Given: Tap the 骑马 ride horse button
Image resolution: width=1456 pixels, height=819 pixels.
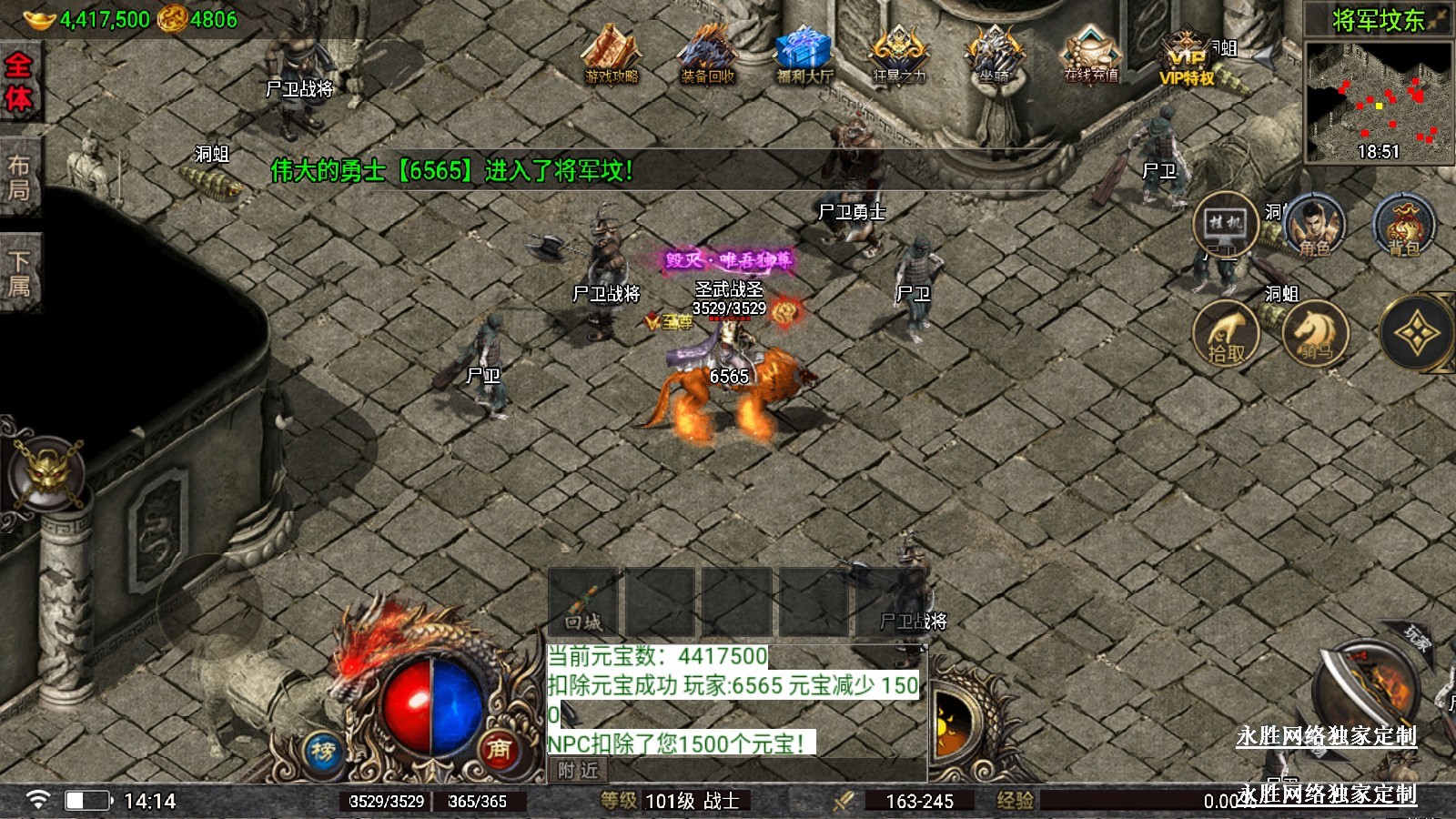Looking at the screenshot, I should coord(1315,334).
